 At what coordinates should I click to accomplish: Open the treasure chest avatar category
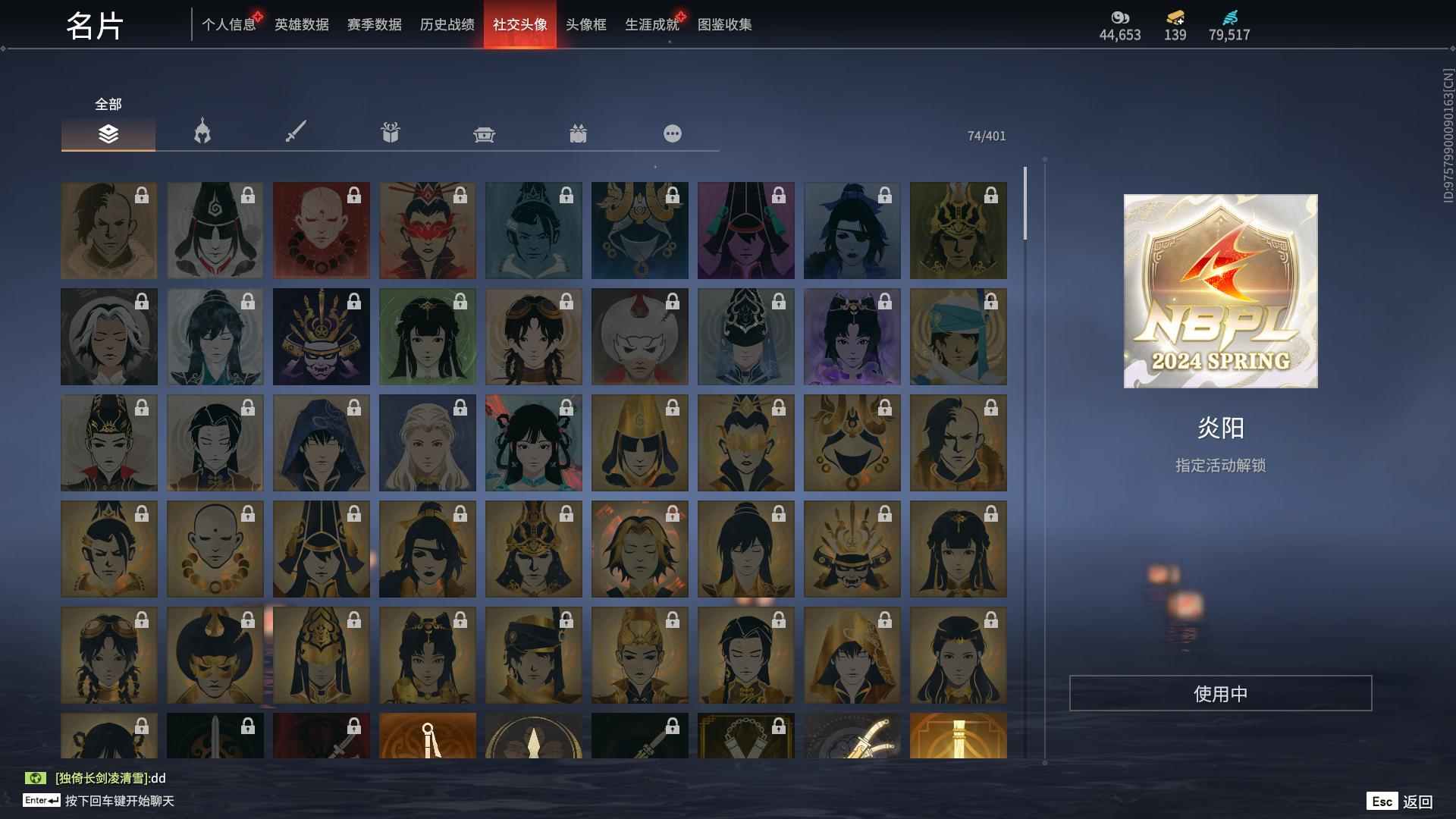pos(484,133)
